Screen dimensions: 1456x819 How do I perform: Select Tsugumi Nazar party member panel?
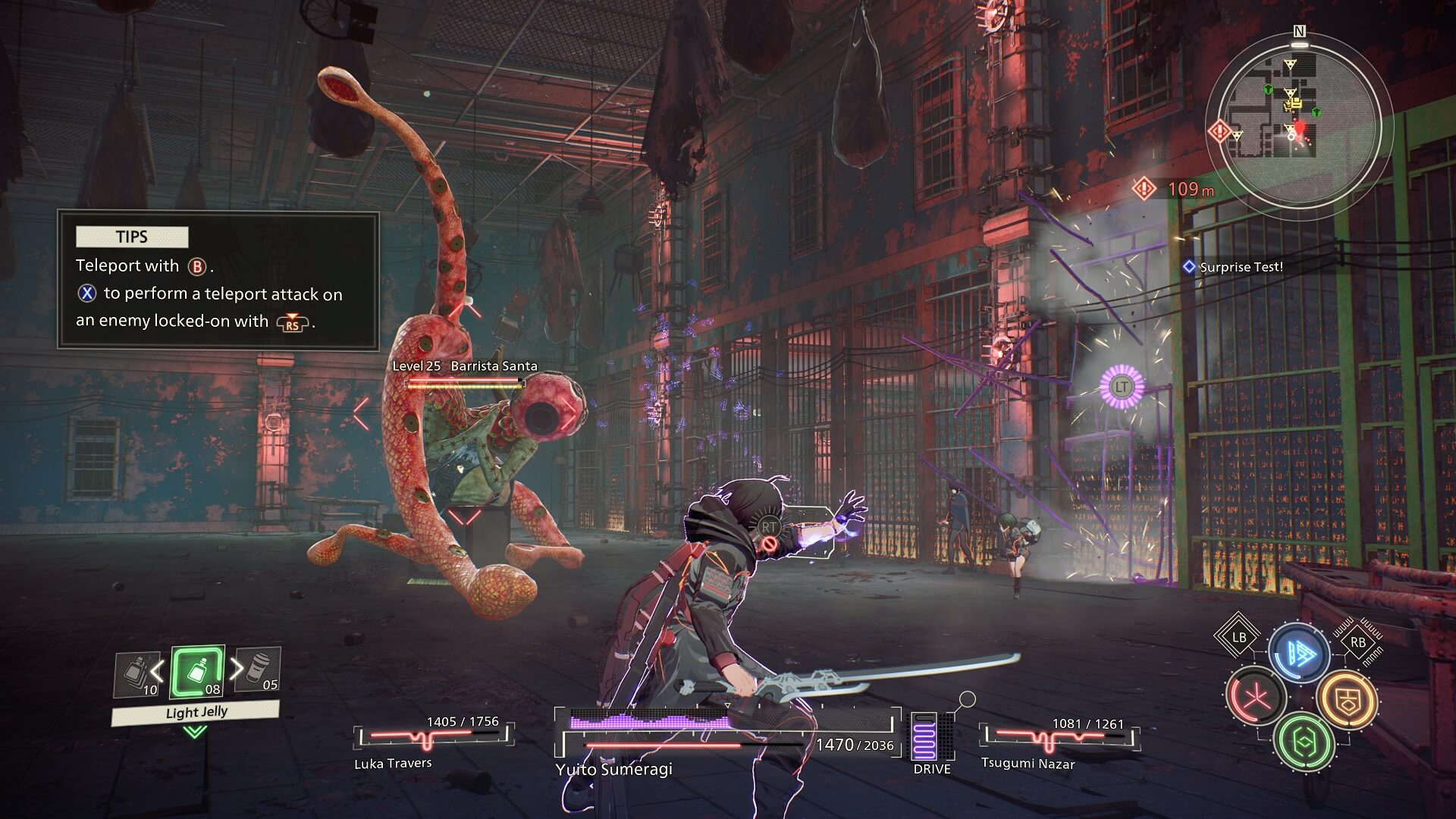click(x=1059, y=742)
